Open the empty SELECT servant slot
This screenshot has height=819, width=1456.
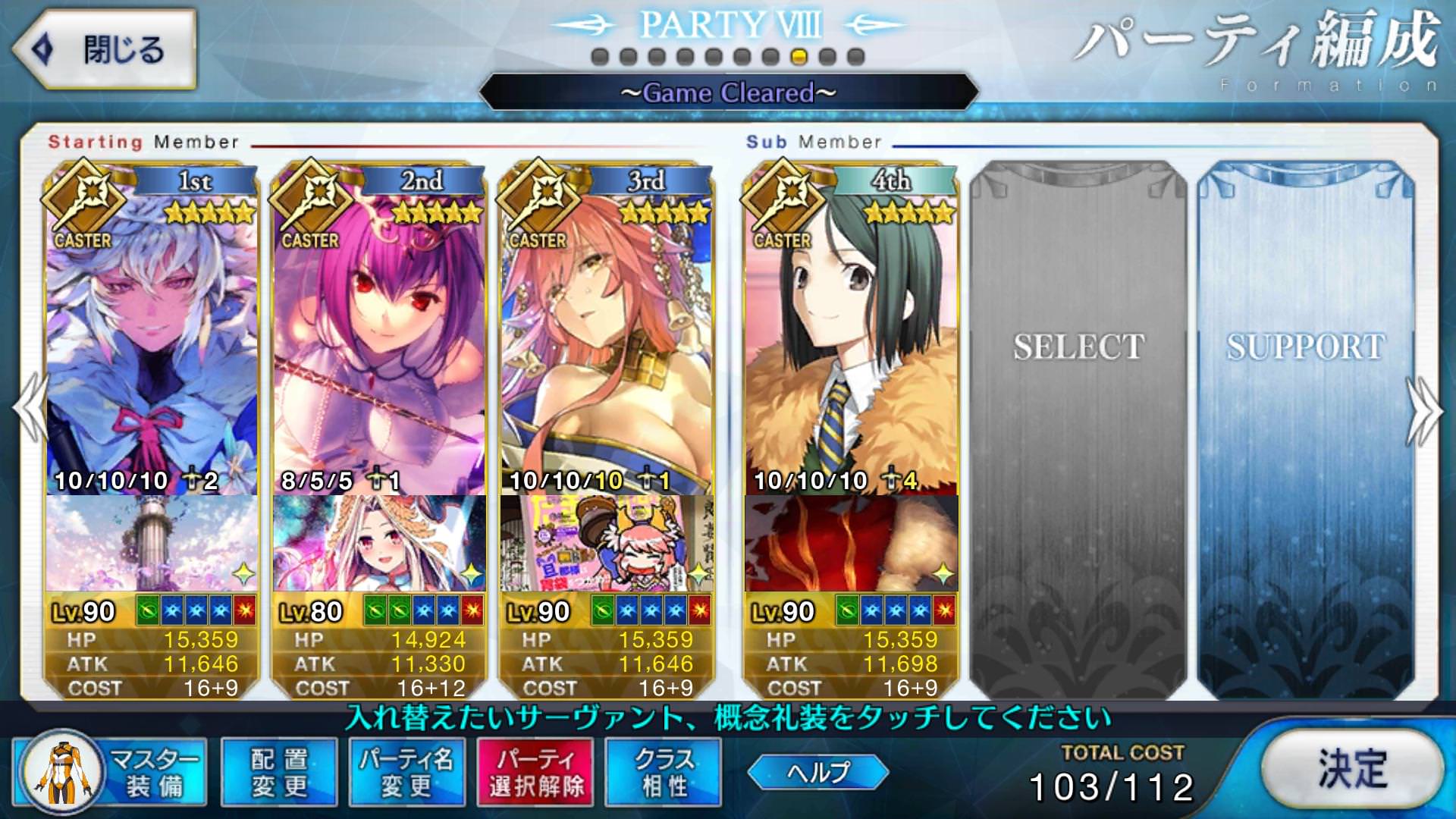[1078, 425]
